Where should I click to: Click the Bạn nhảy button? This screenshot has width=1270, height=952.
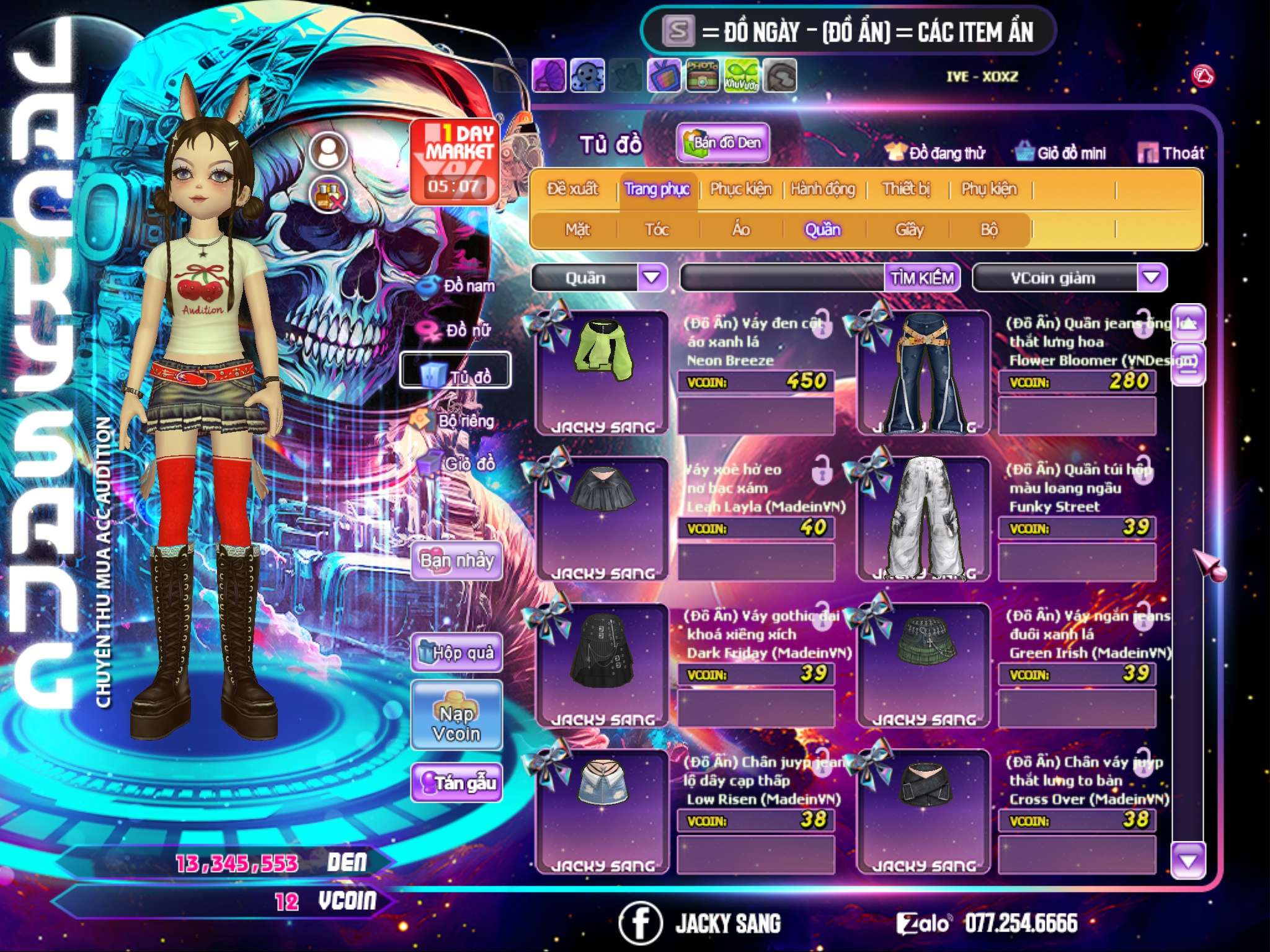(456, 561)
